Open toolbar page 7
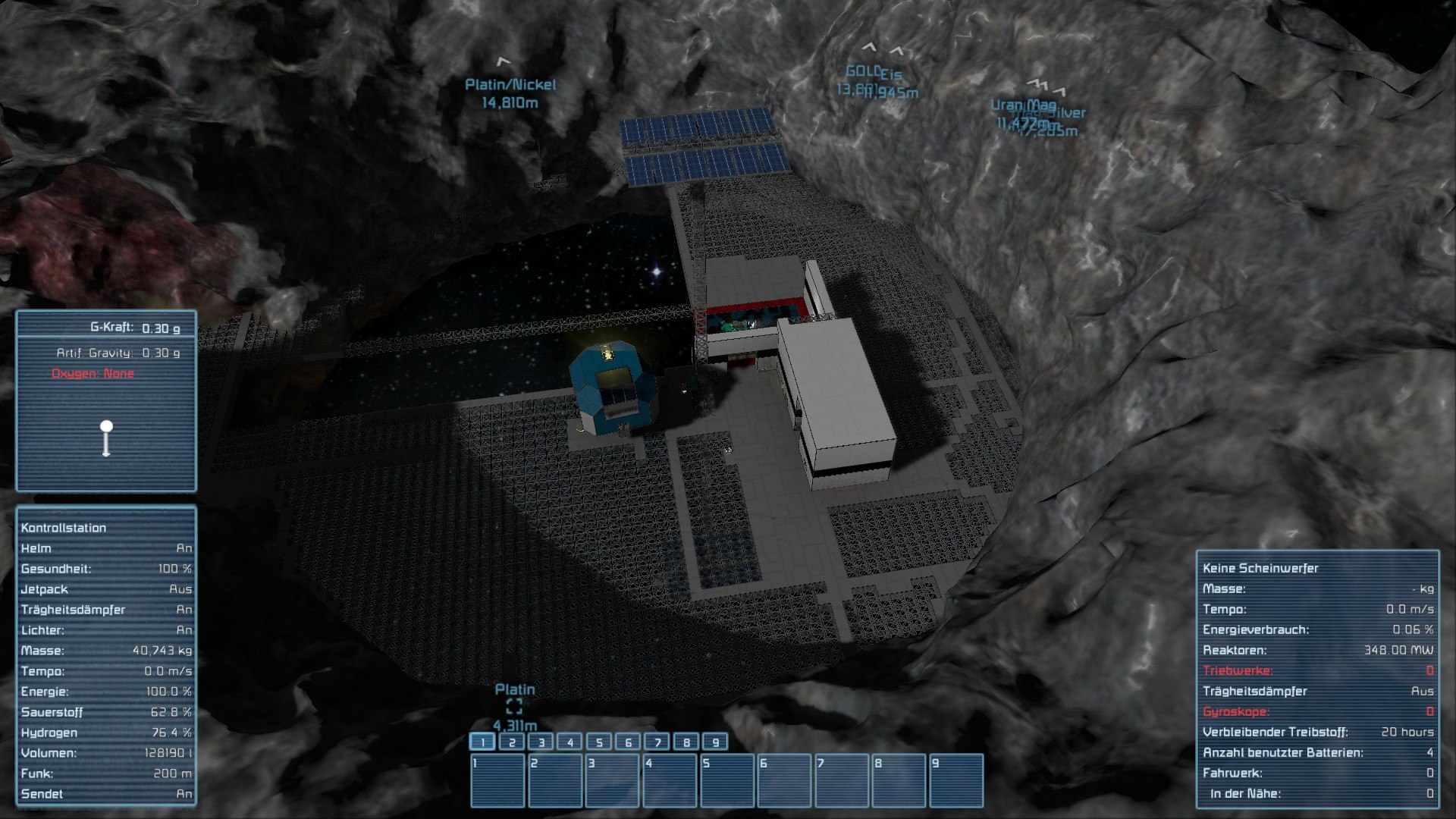 657,742
